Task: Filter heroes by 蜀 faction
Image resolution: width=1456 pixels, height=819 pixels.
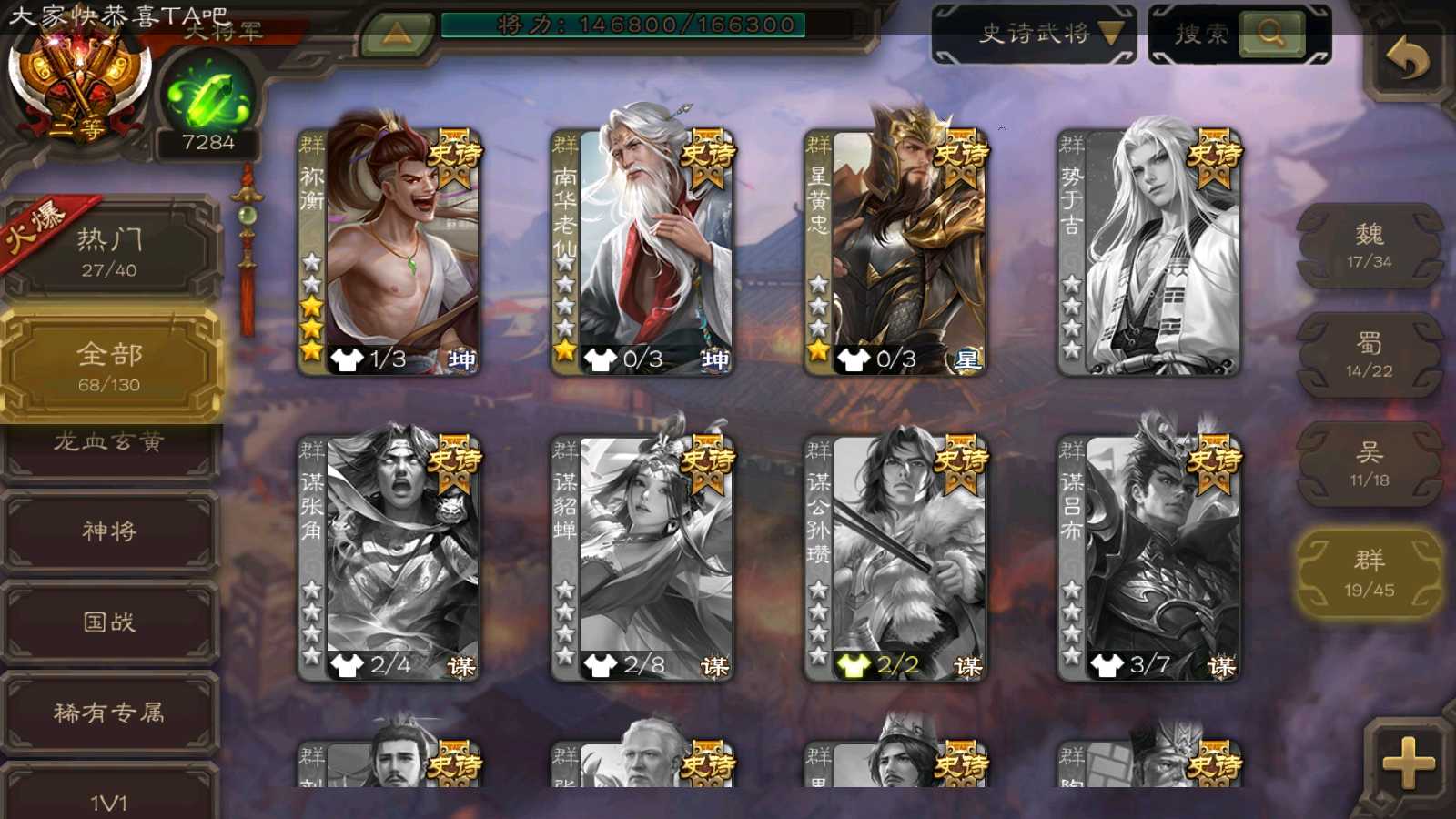Action: coord(1369,355)
